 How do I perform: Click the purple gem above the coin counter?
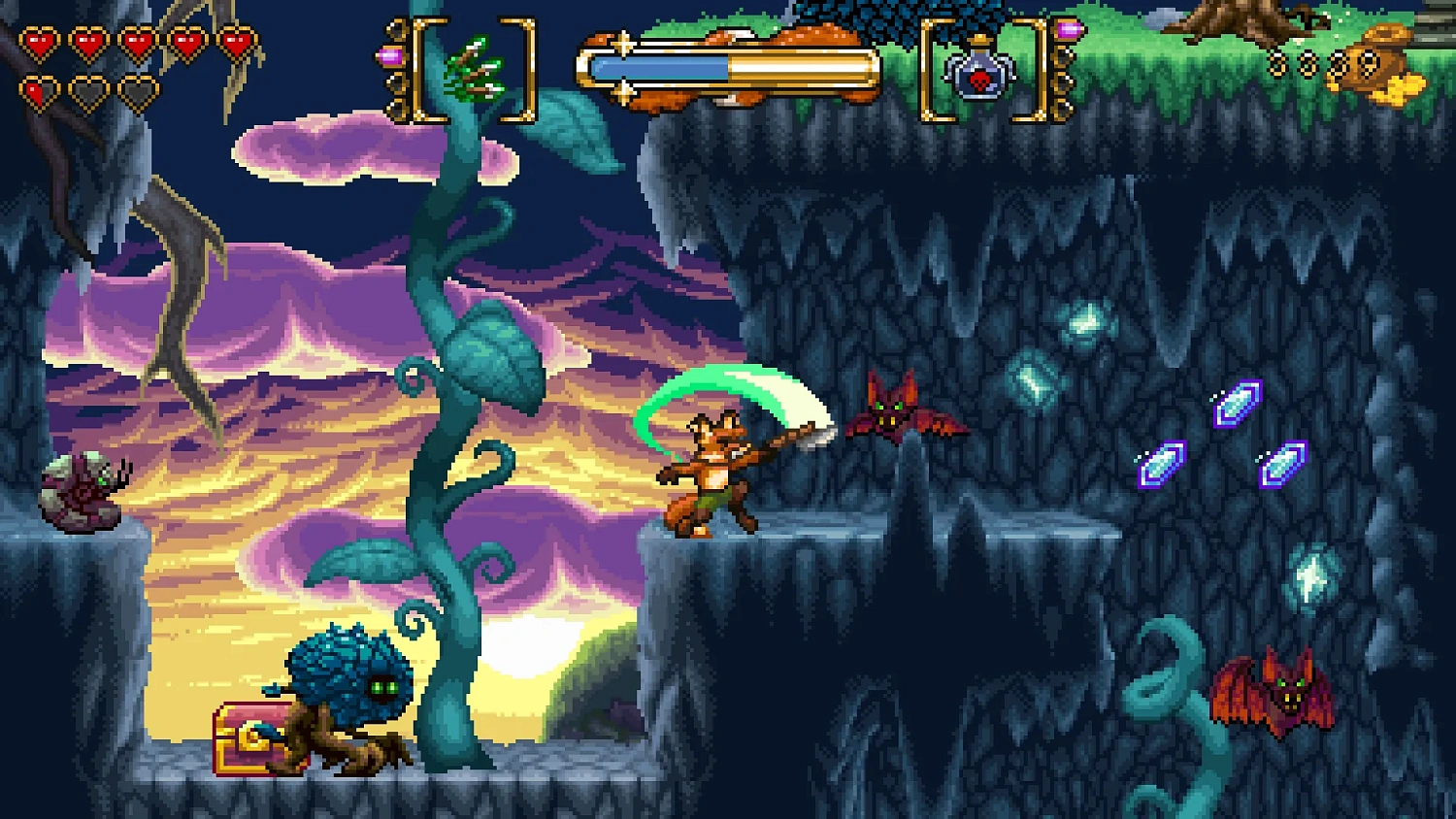pyautogui.click(x=1070, y=29)
